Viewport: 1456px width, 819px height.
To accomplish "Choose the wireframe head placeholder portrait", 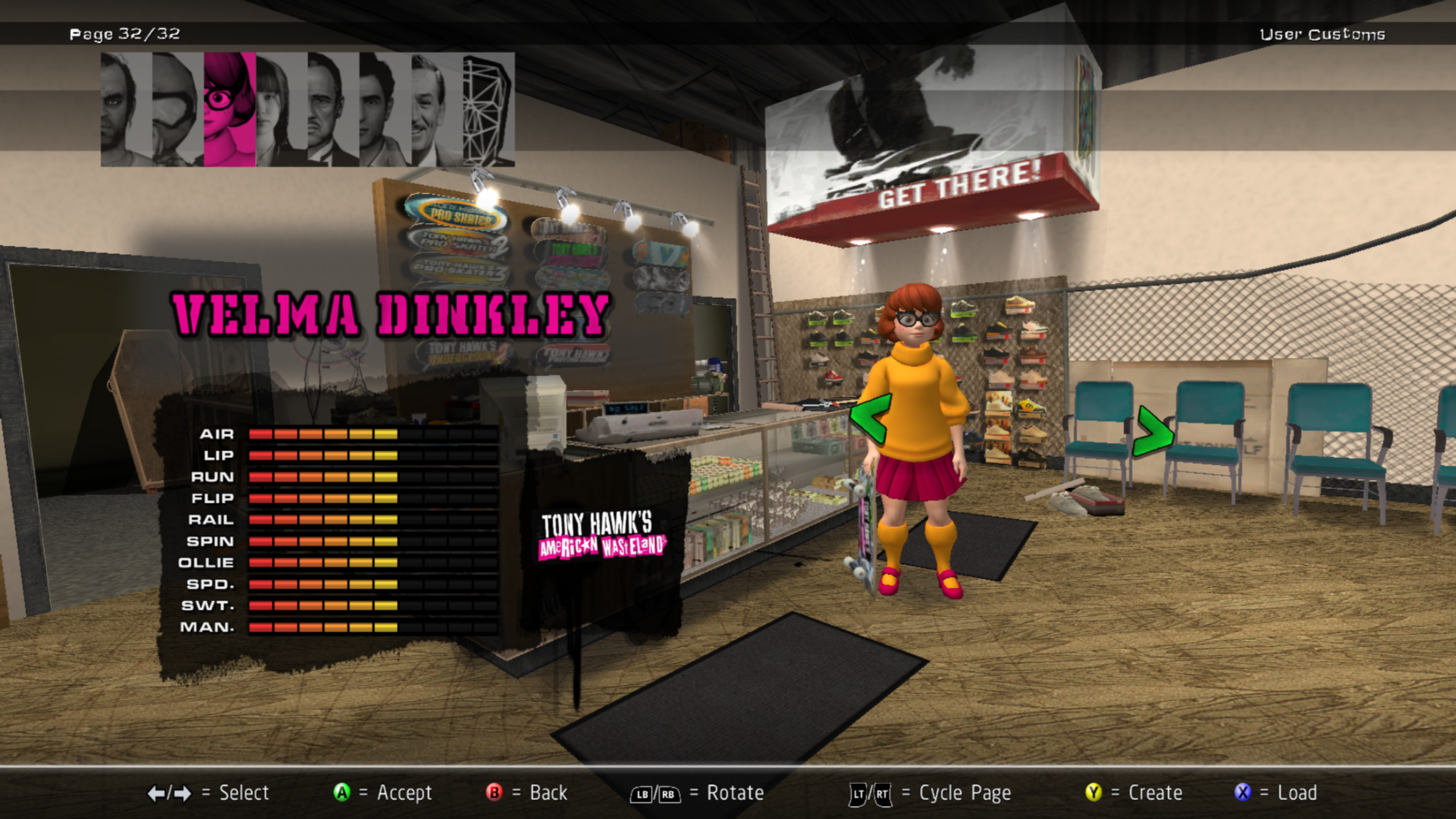I will (488, 109).
